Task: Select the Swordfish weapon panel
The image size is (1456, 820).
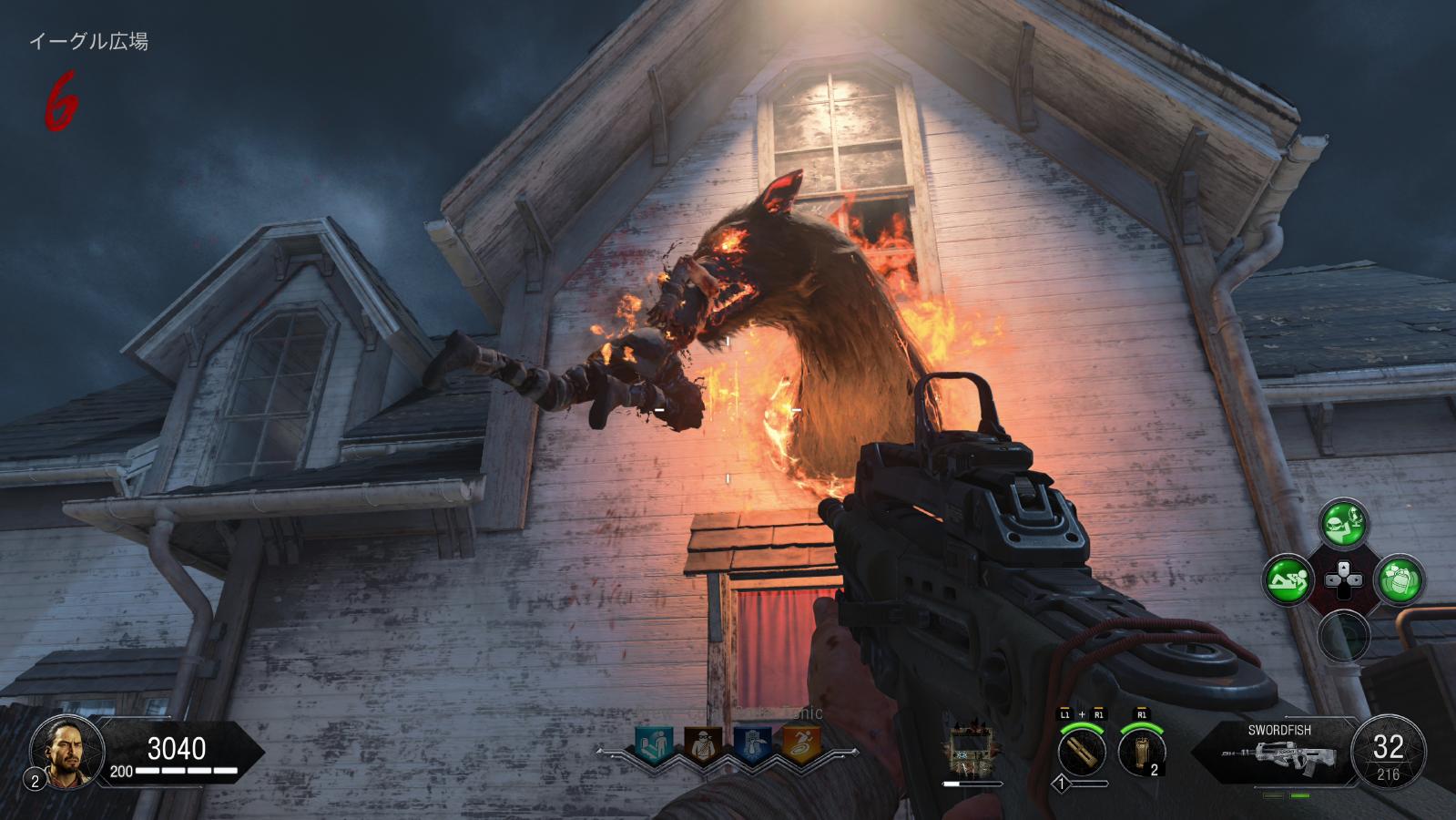Action: click(1275, 751)
